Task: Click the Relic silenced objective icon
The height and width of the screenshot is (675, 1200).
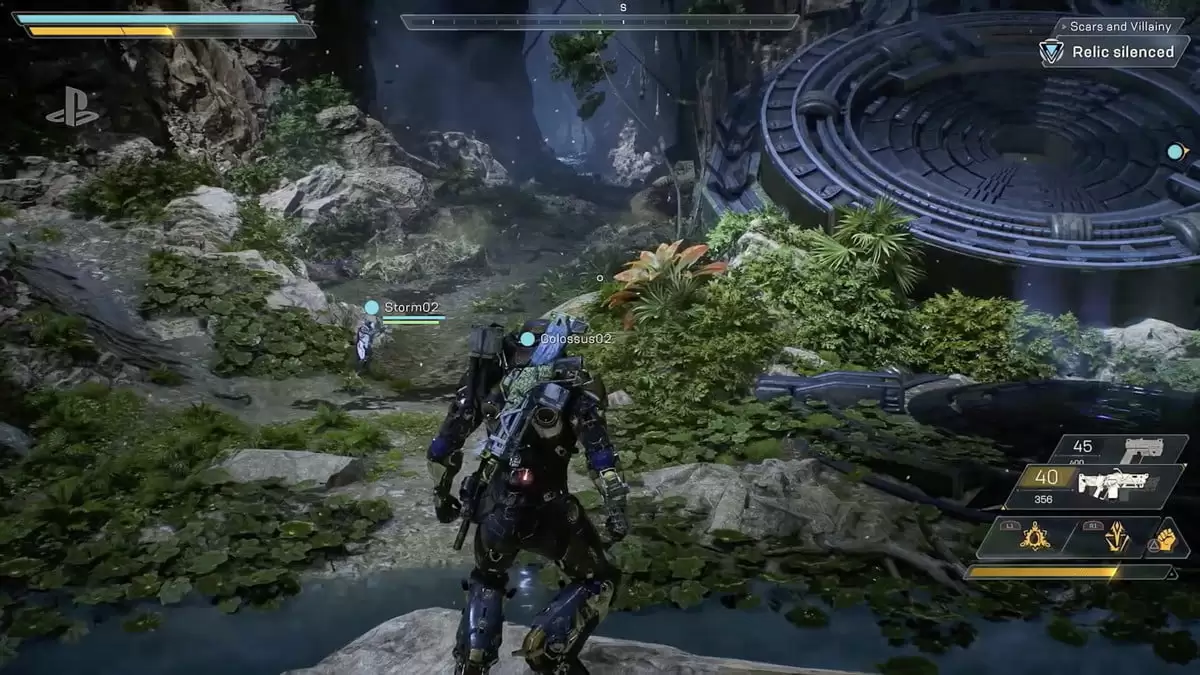Action: click(1051, 52)
